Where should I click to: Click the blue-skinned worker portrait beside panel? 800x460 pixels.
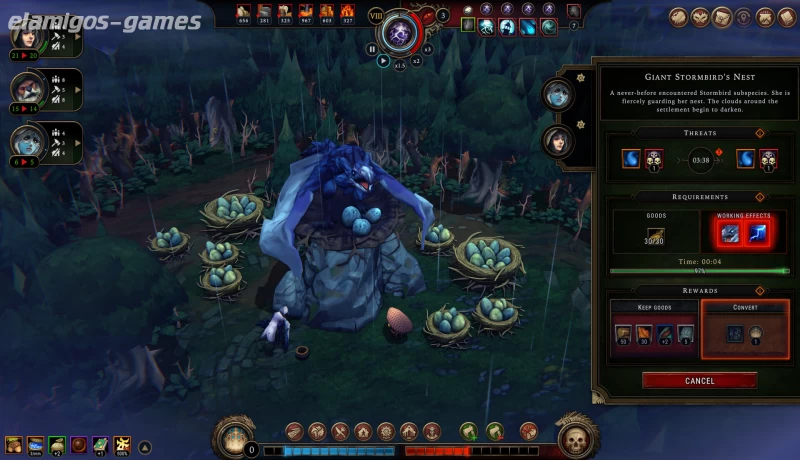556,95
